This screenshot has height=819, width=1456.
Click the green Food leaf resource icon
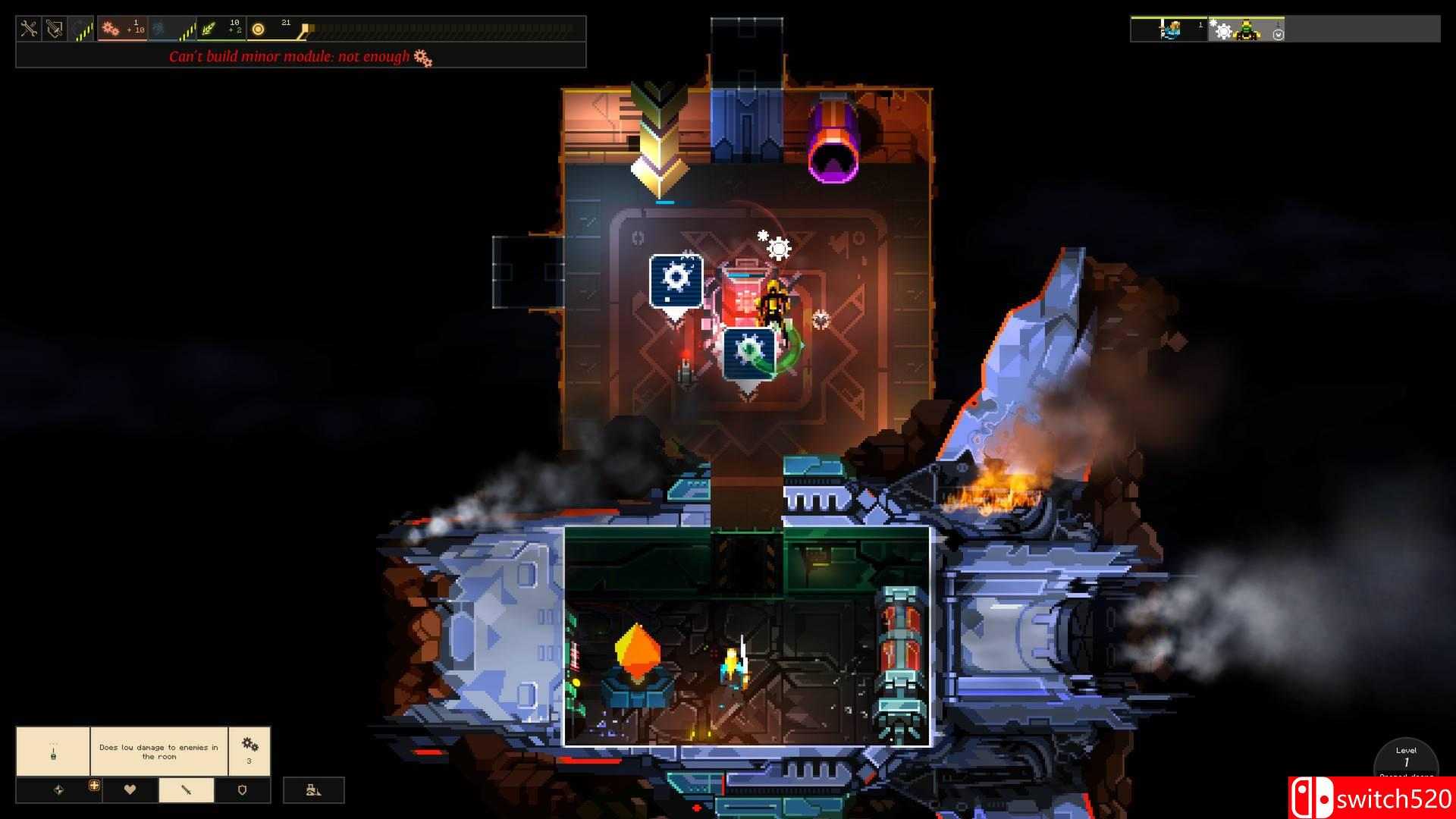tap(209, 29)
